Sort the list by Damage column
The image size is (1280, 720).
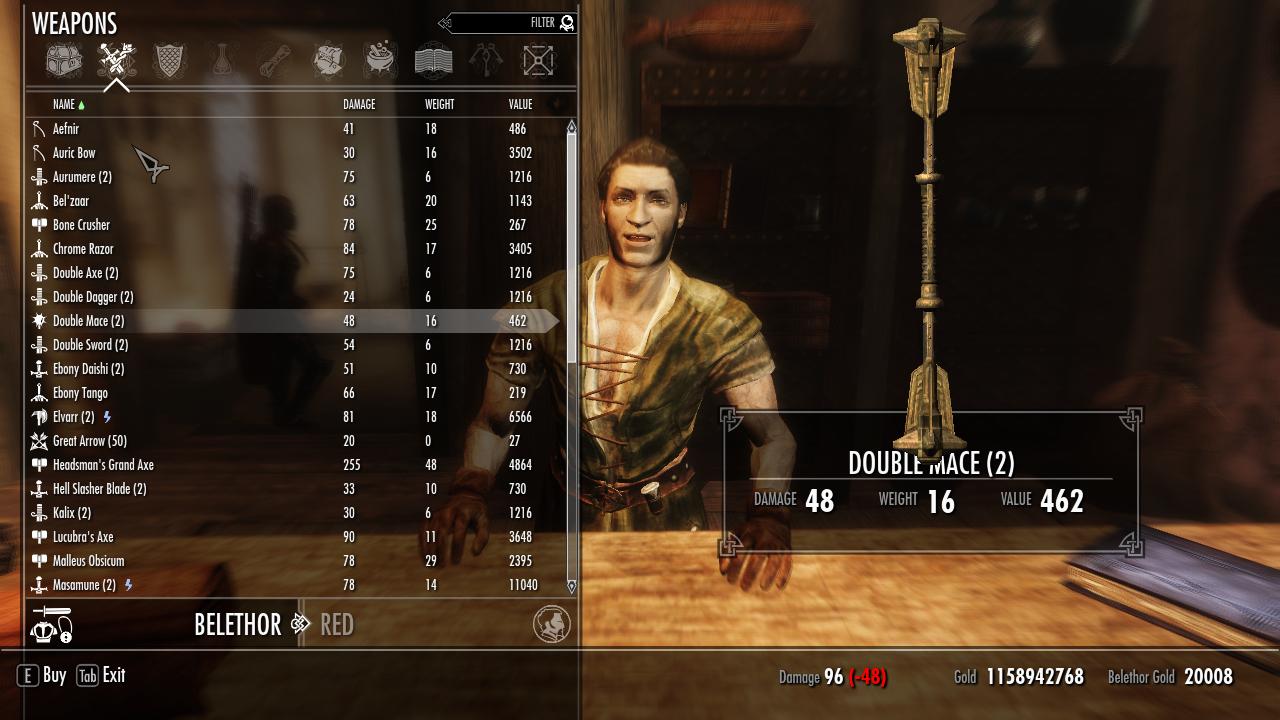[359, 104]
